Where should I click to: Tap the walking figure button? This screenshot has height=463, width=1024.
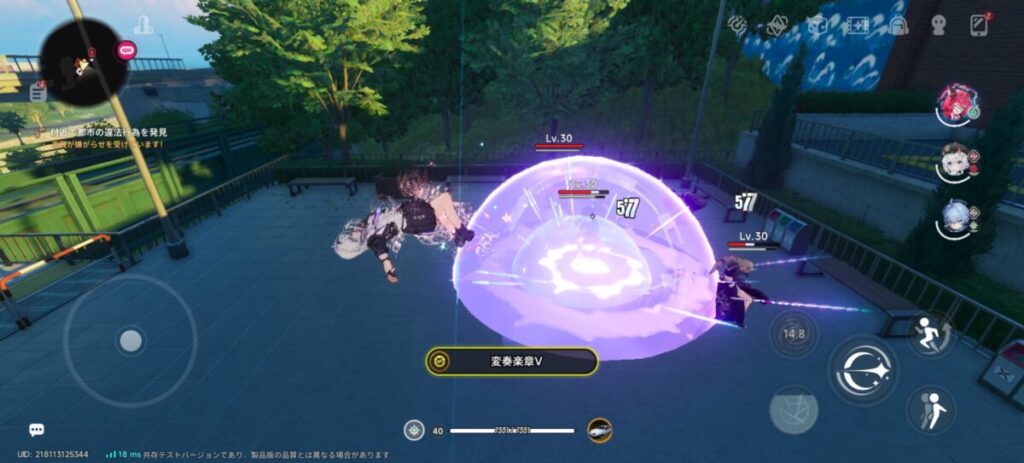929,408
